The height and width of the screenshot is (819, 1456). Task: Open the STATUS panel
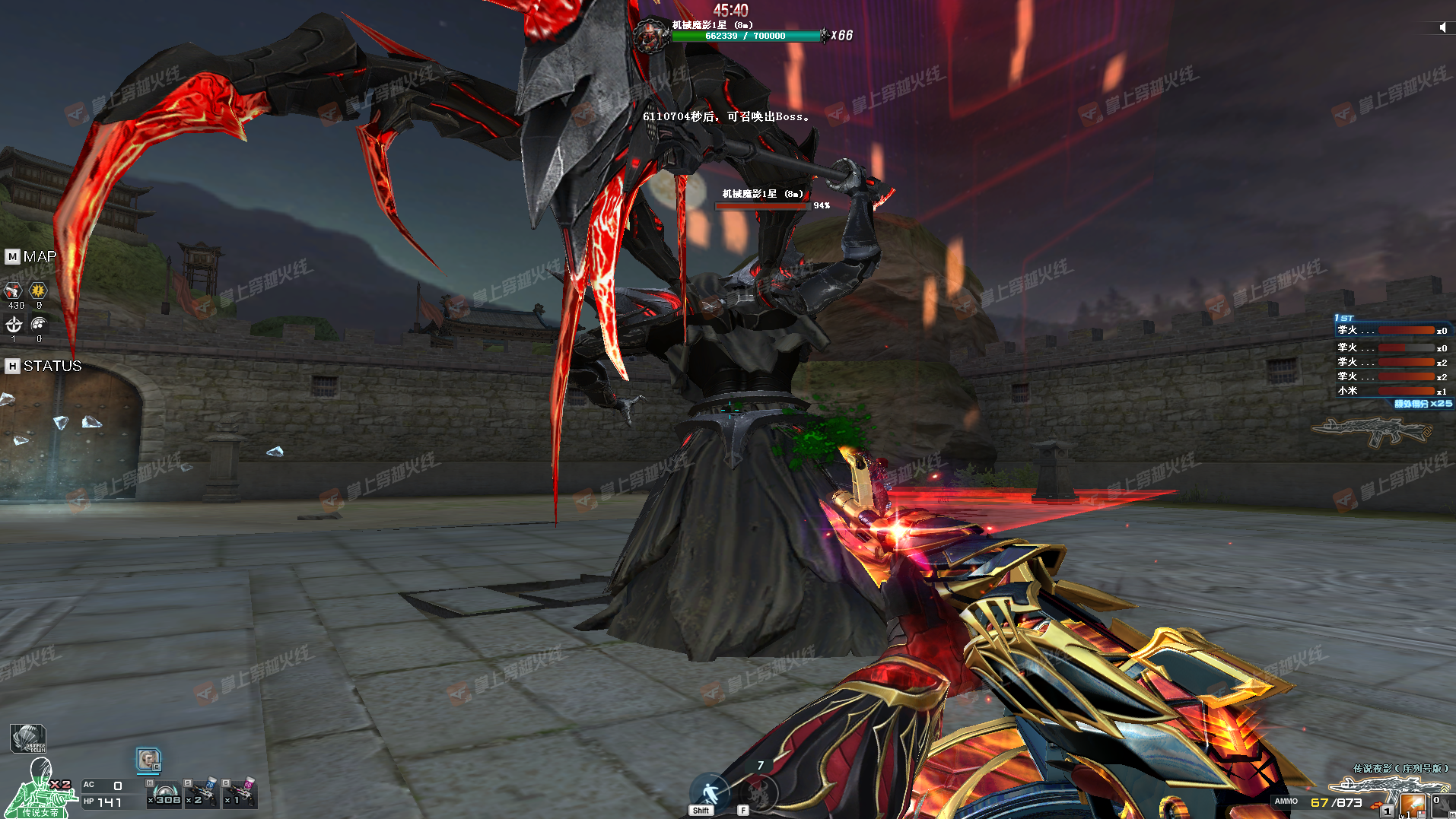[43, 367]
